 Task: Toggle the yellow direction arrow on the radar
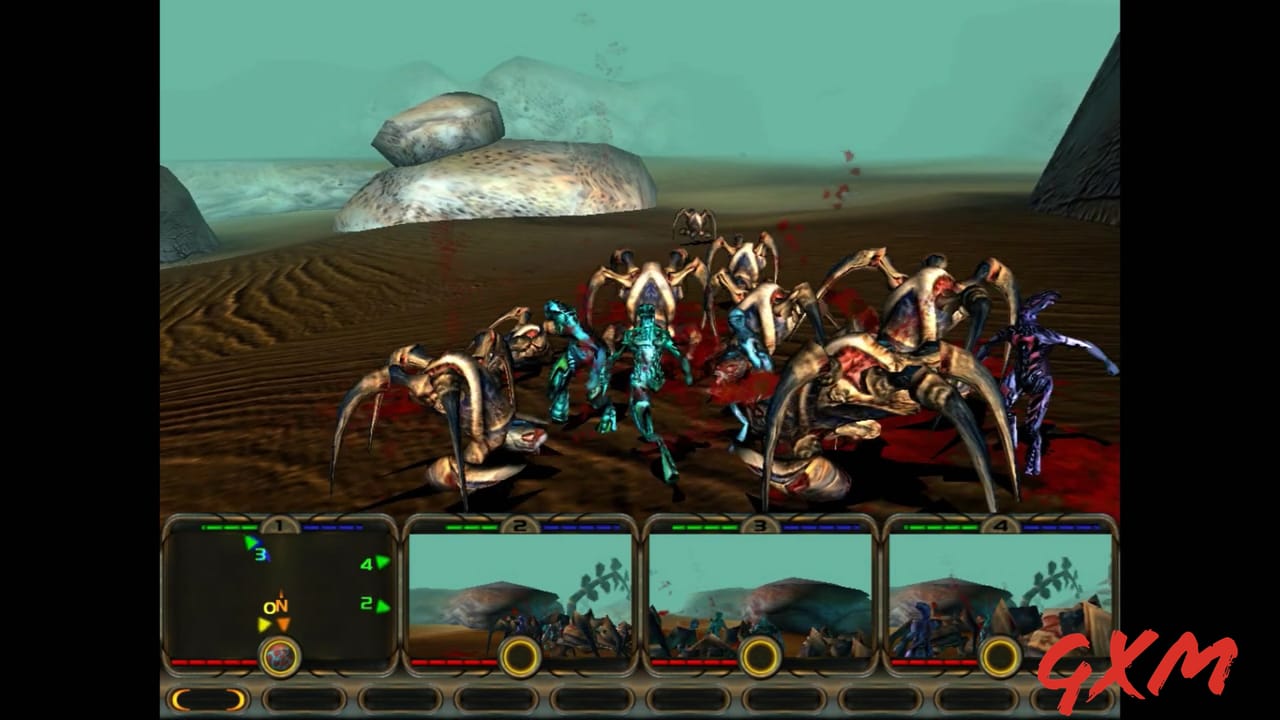point(262,622)
